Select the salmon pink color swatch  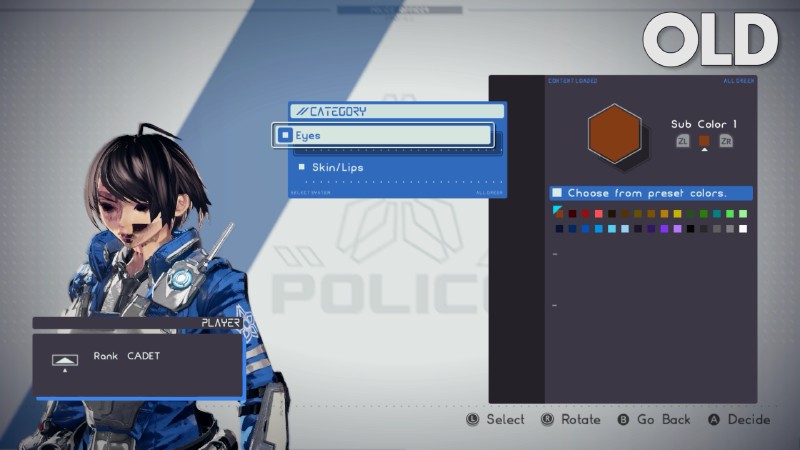[598, 214]
